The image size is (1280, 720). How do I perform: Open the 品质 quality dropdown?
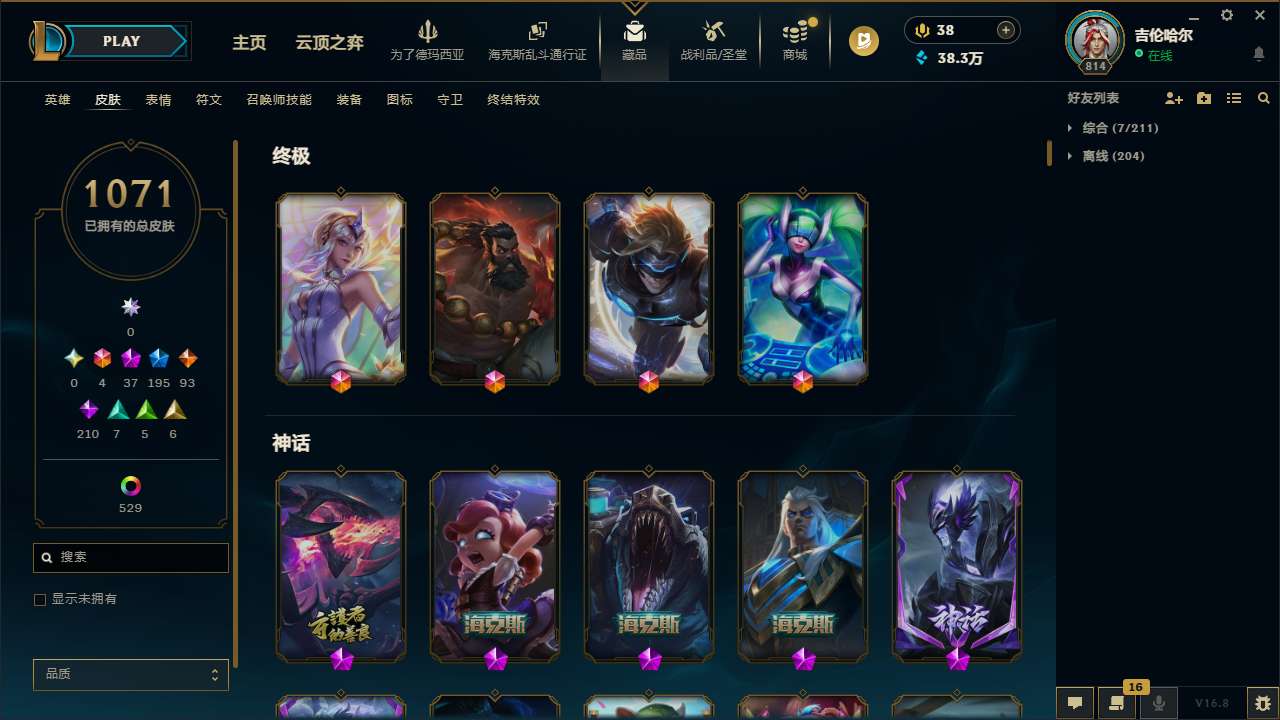point(130,674)
